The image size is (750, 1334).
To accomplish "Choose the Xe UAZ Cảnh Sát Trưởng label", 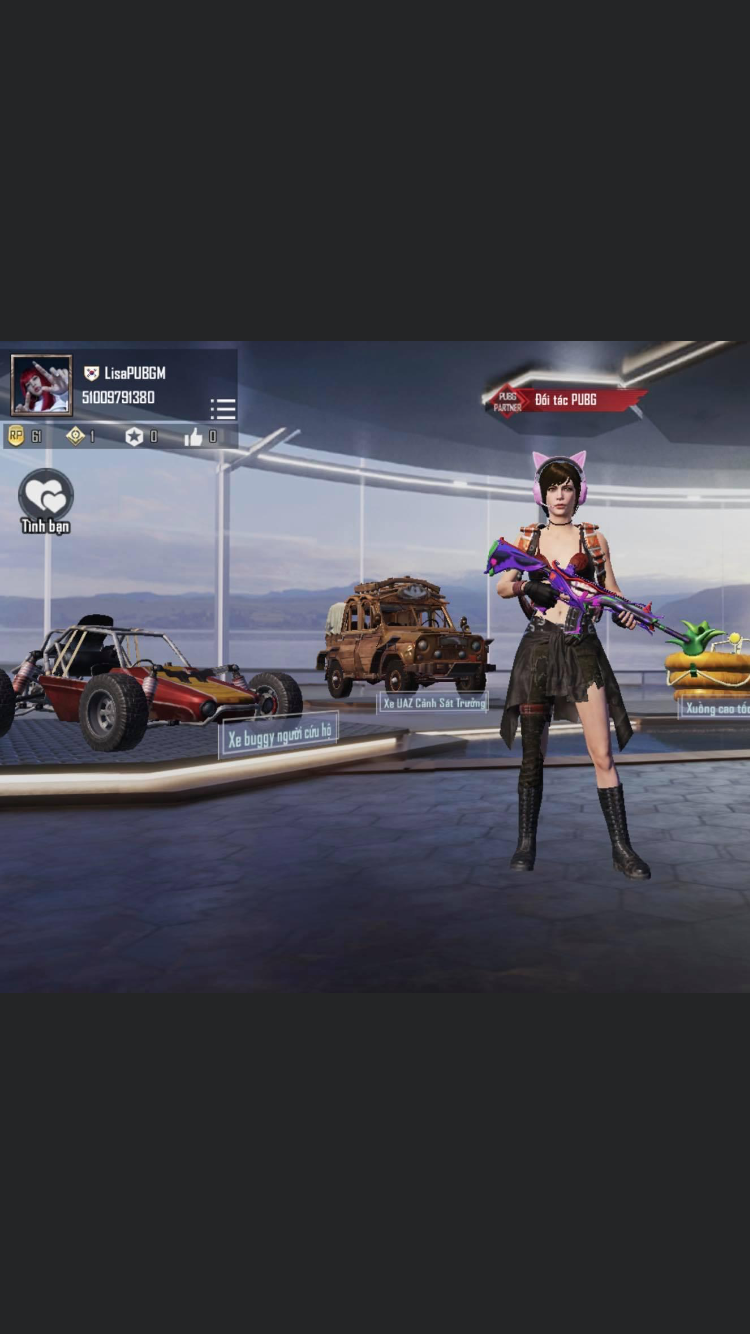I will point(433,703).
